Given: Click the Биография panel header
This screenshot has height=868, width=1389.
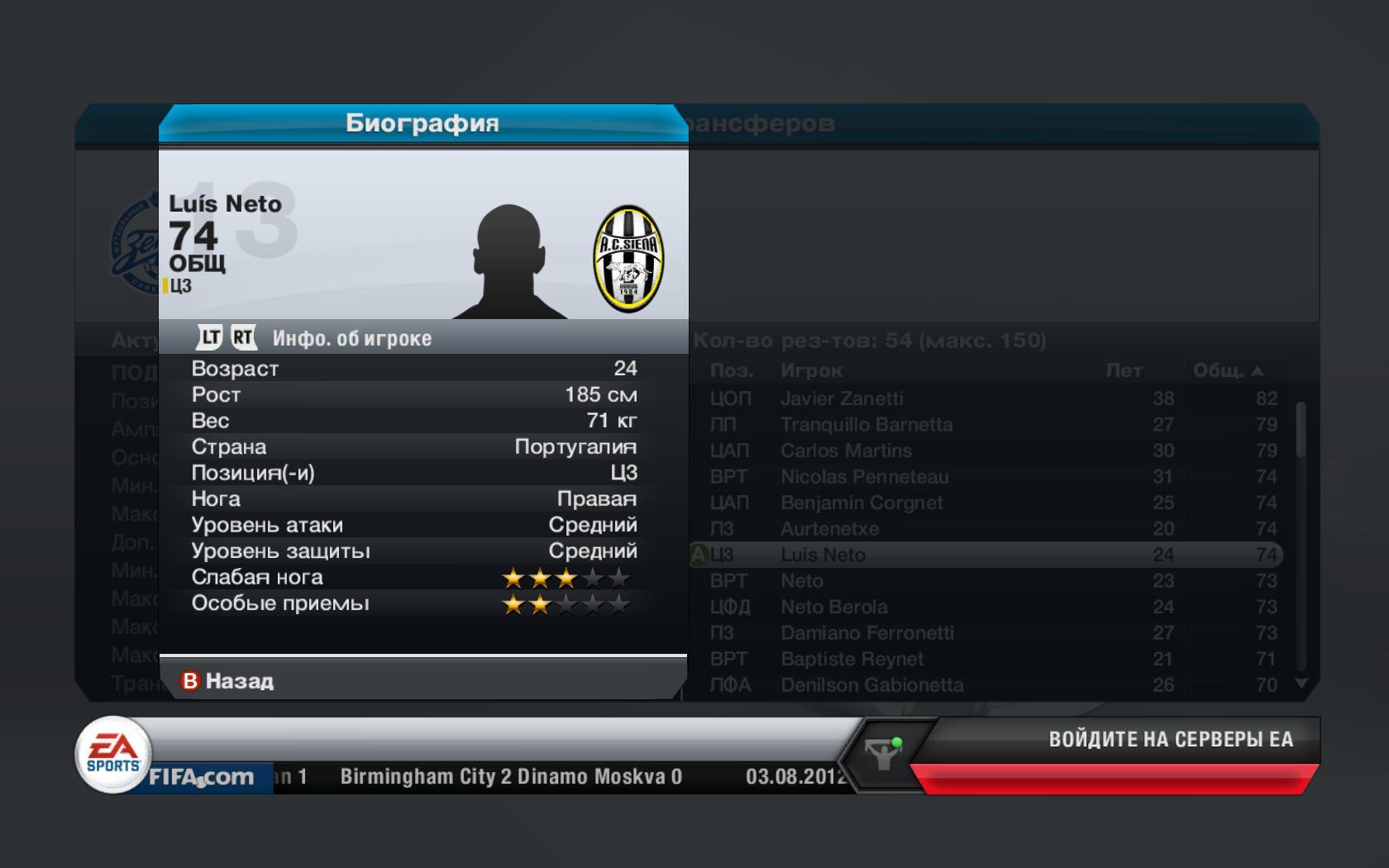Looking at the screenshot, I should (422, 123).
